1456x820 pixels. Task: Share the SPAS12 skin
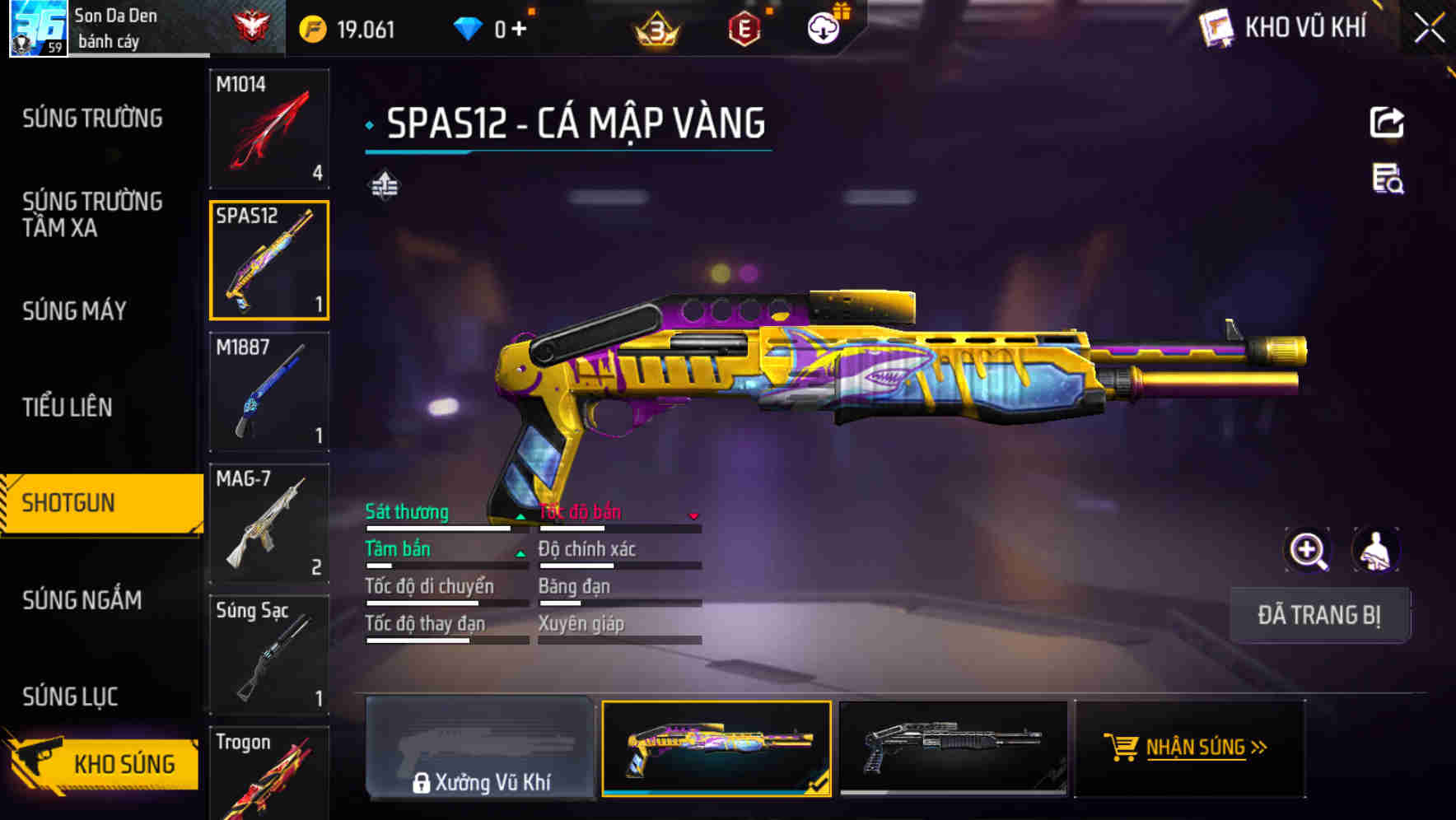tap(1387, 123)
